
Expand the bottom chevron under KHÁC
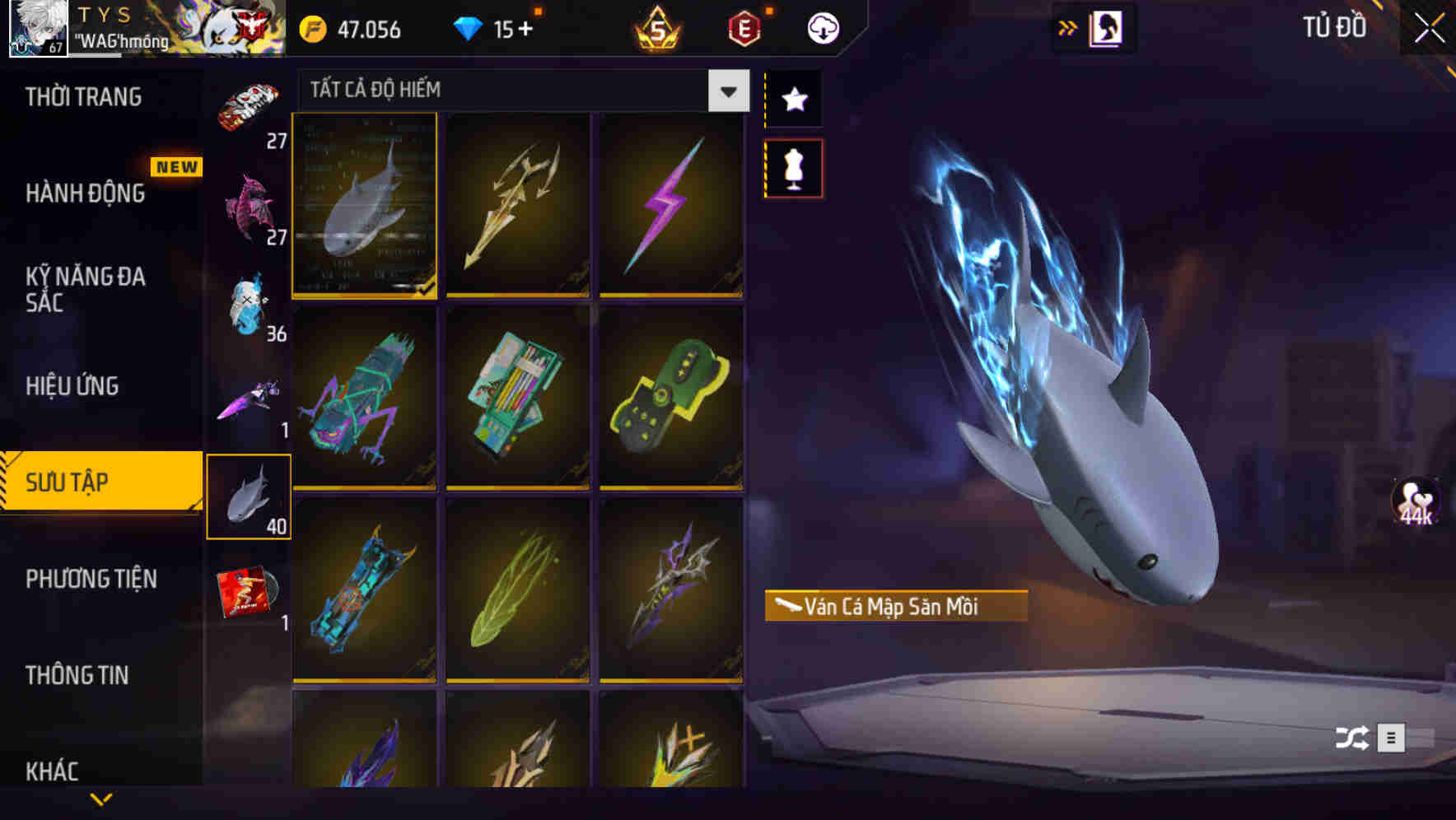click(x=101, y=799)
